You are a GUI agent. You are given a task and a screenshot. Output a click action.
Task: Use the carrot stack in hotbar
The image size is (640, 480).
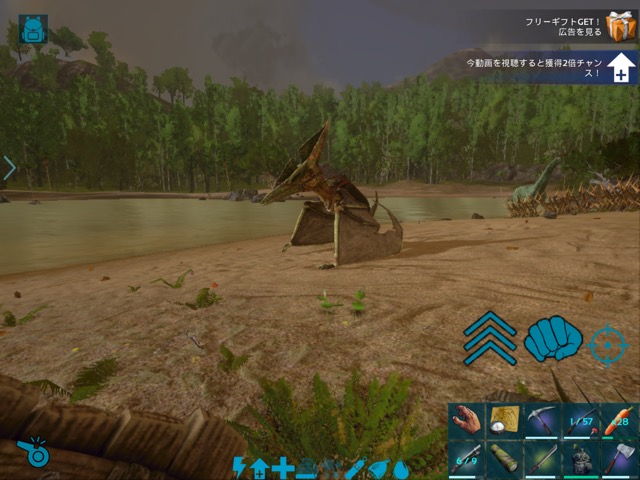click(x=618, y=421)
